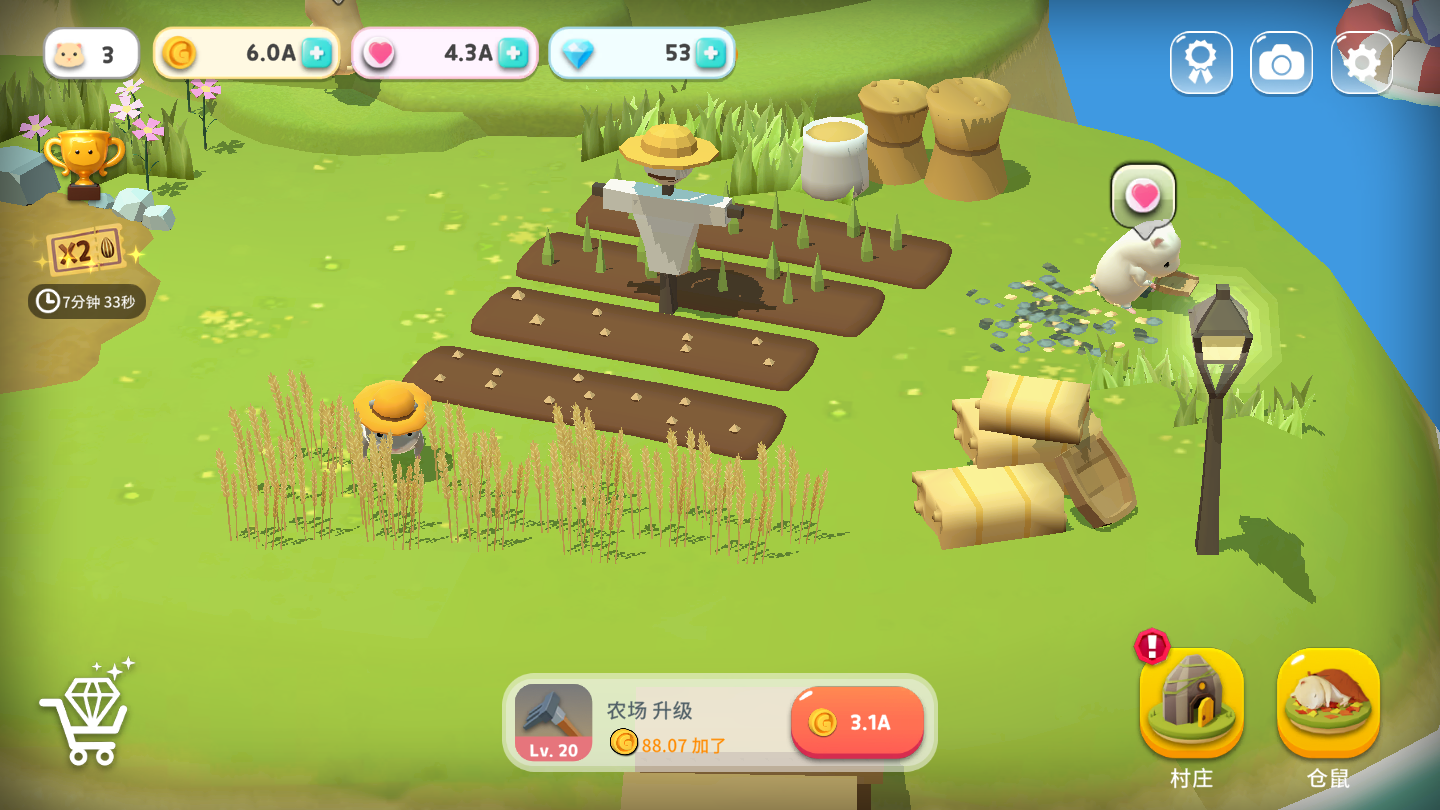Open the diamond shopping cart store
Viewport: 1440px width, 810px height.
point(86,713)
